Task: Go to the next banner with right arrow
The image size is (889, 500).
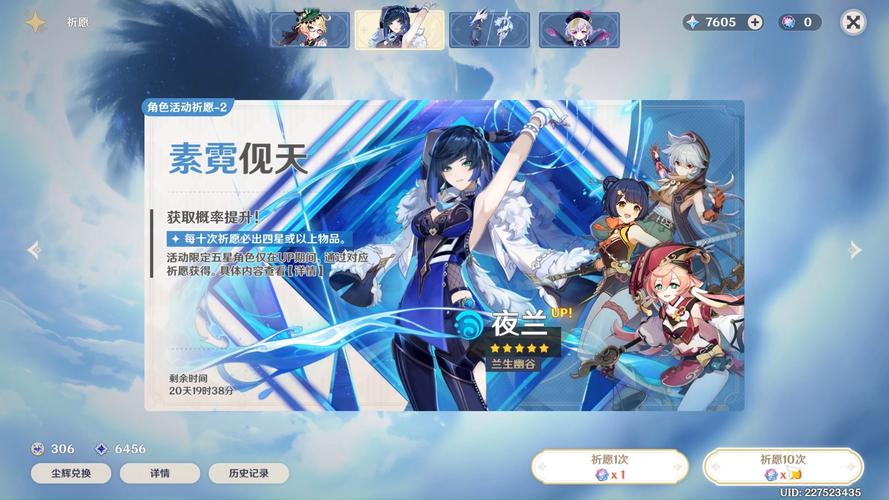Action: point(855,249)
